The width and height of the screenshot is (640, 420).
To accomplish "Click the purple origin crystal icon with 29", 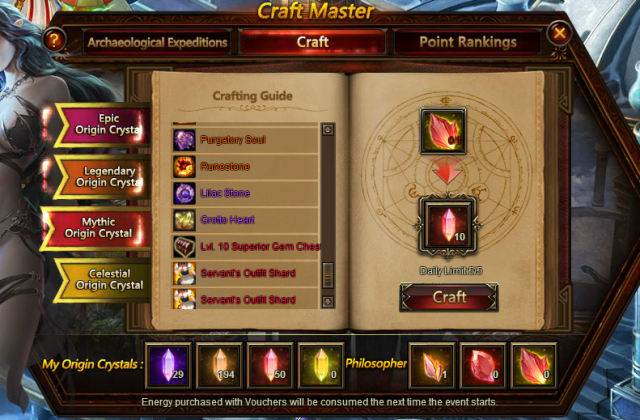I will click(167, 364).
